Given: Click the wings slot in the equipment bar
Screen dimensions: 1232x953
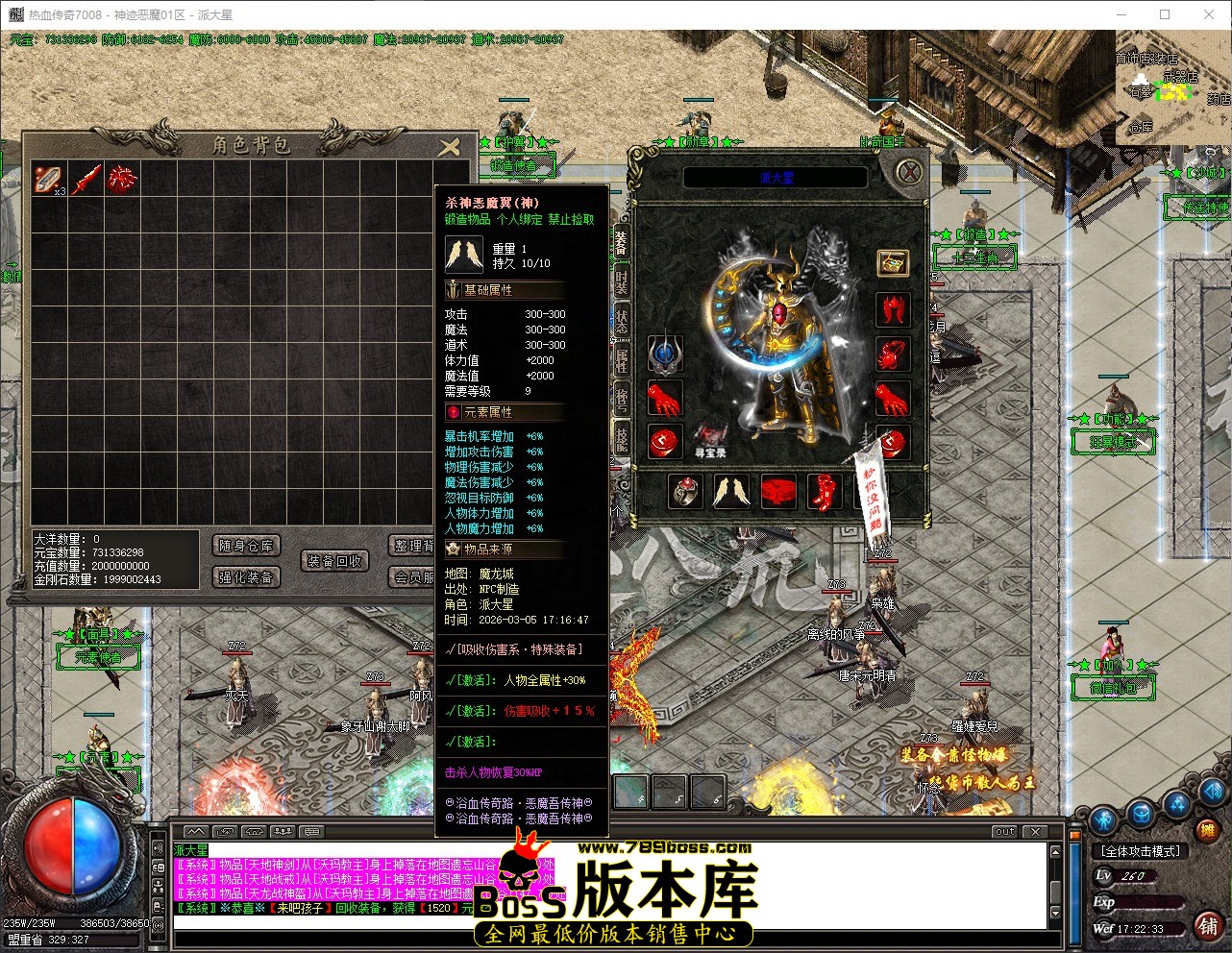Looking at the screenshot, I should click(x=729, y=490).
